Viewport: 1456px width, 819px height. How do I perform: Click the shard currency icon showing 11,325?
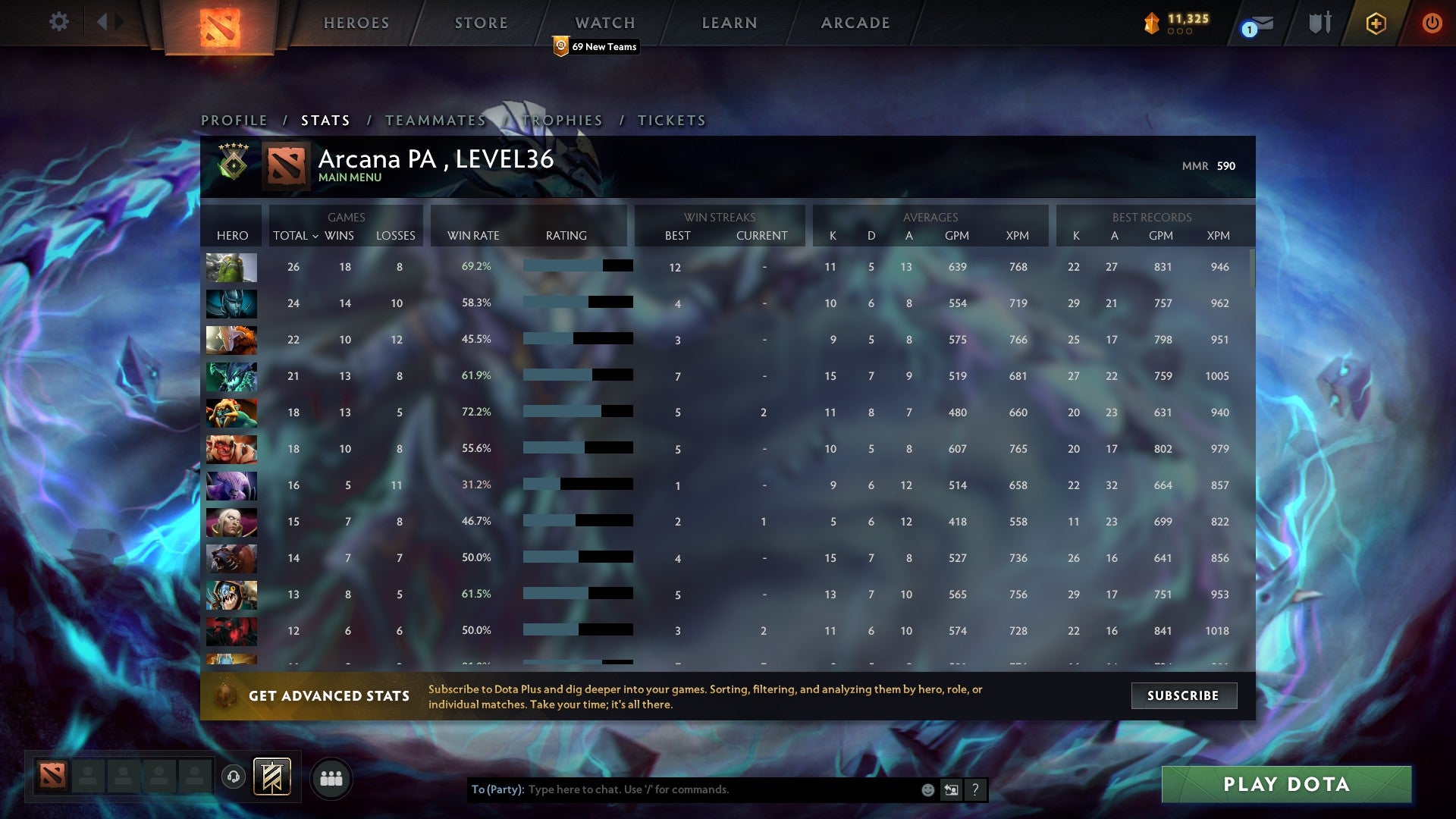pyautogui.click(x=1150, y=22)
